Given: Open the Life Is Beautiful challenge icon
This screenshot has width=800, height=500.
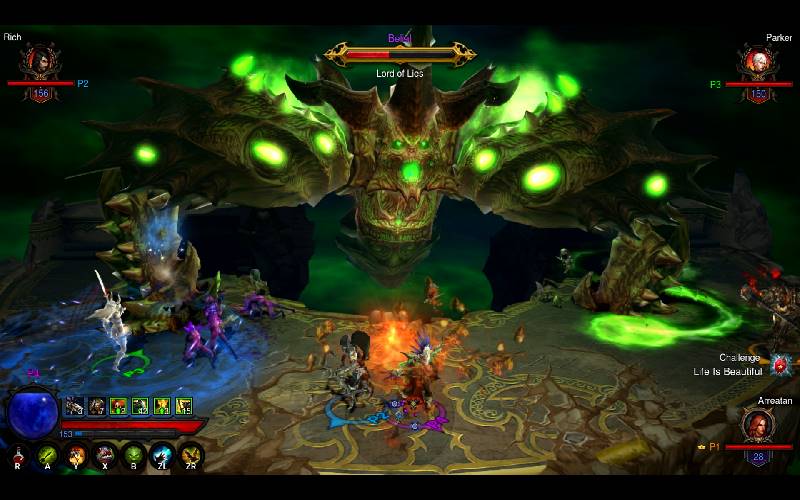Looking at the screenshot, I should point(779,366).
